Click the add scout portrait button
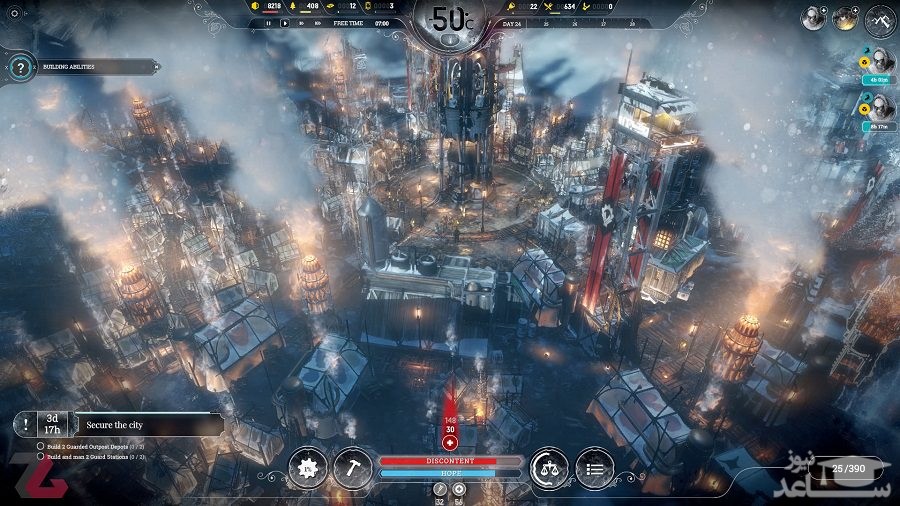 tap(814, 18)
